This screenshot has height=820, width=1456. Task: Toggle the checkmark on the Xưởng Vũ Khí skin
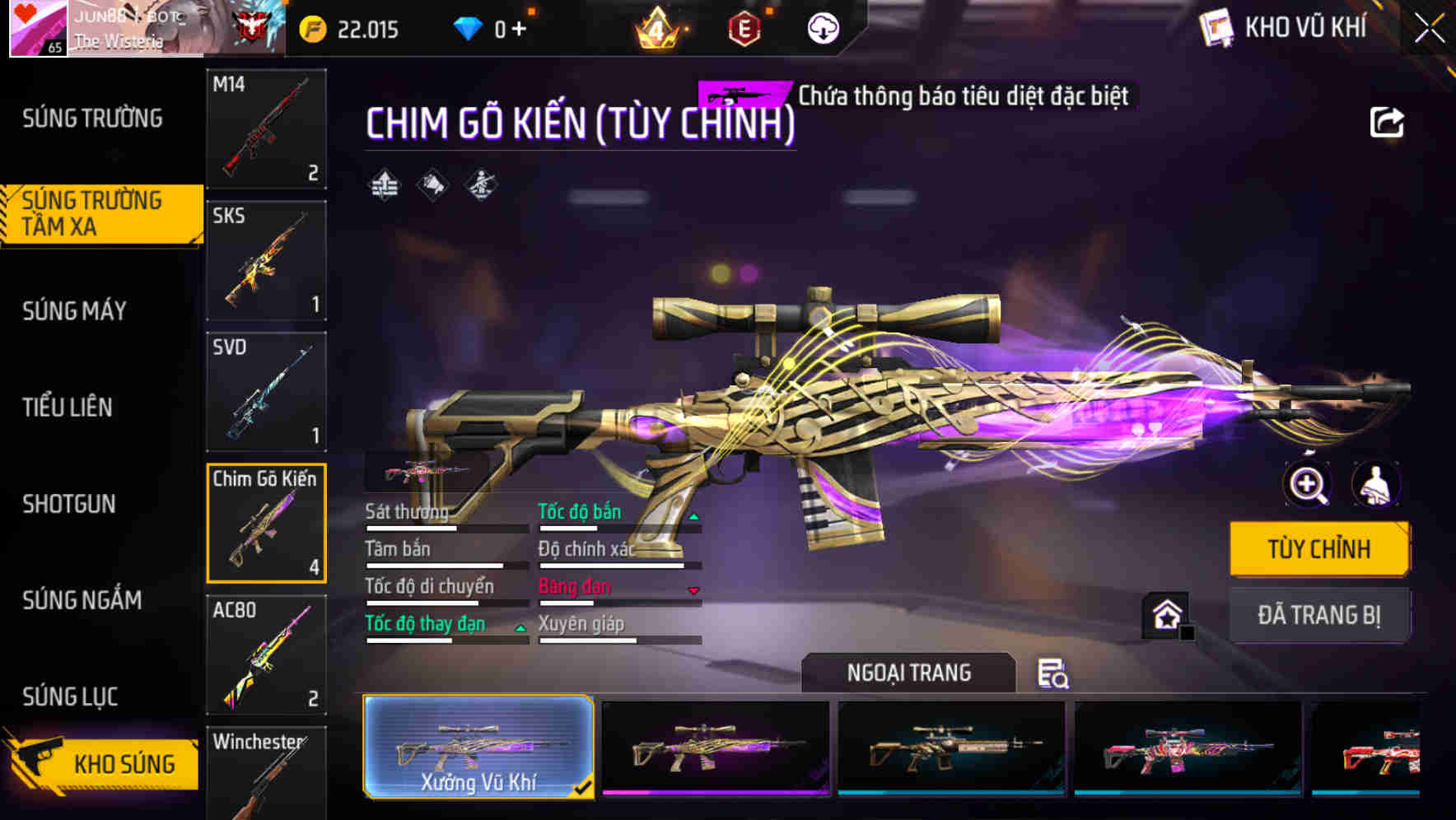[586, 788]
